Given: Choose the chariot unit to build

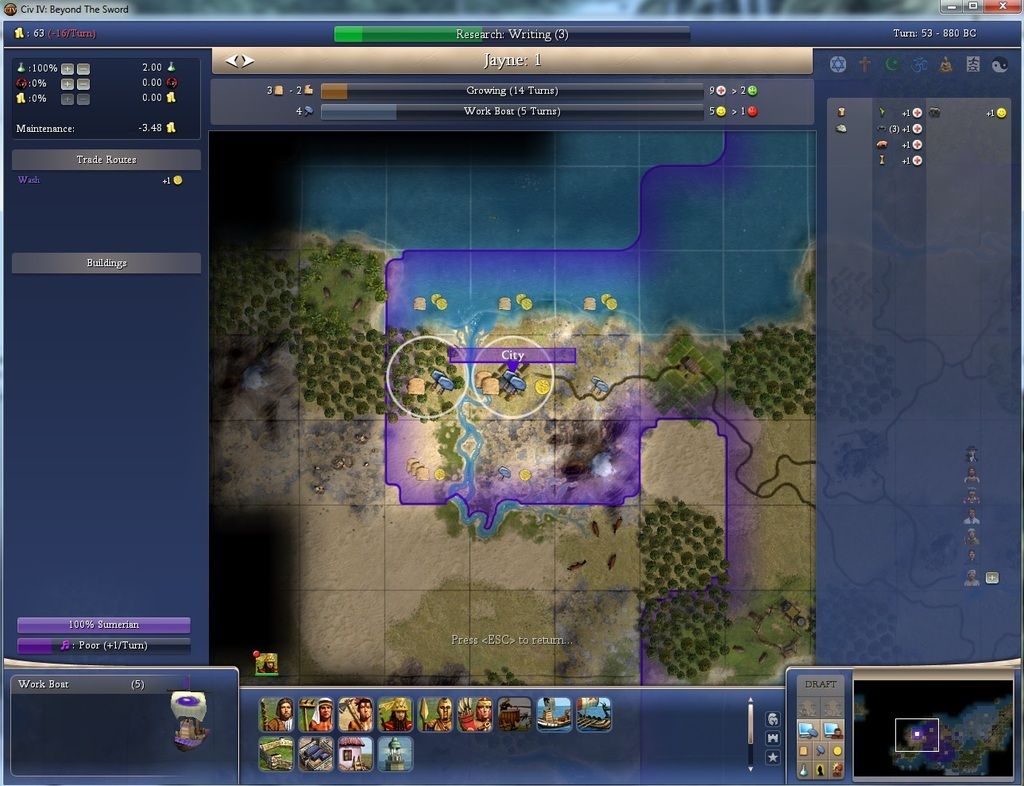Looking at the screenshot, I should pyautogui.click(x=514, y=714).
